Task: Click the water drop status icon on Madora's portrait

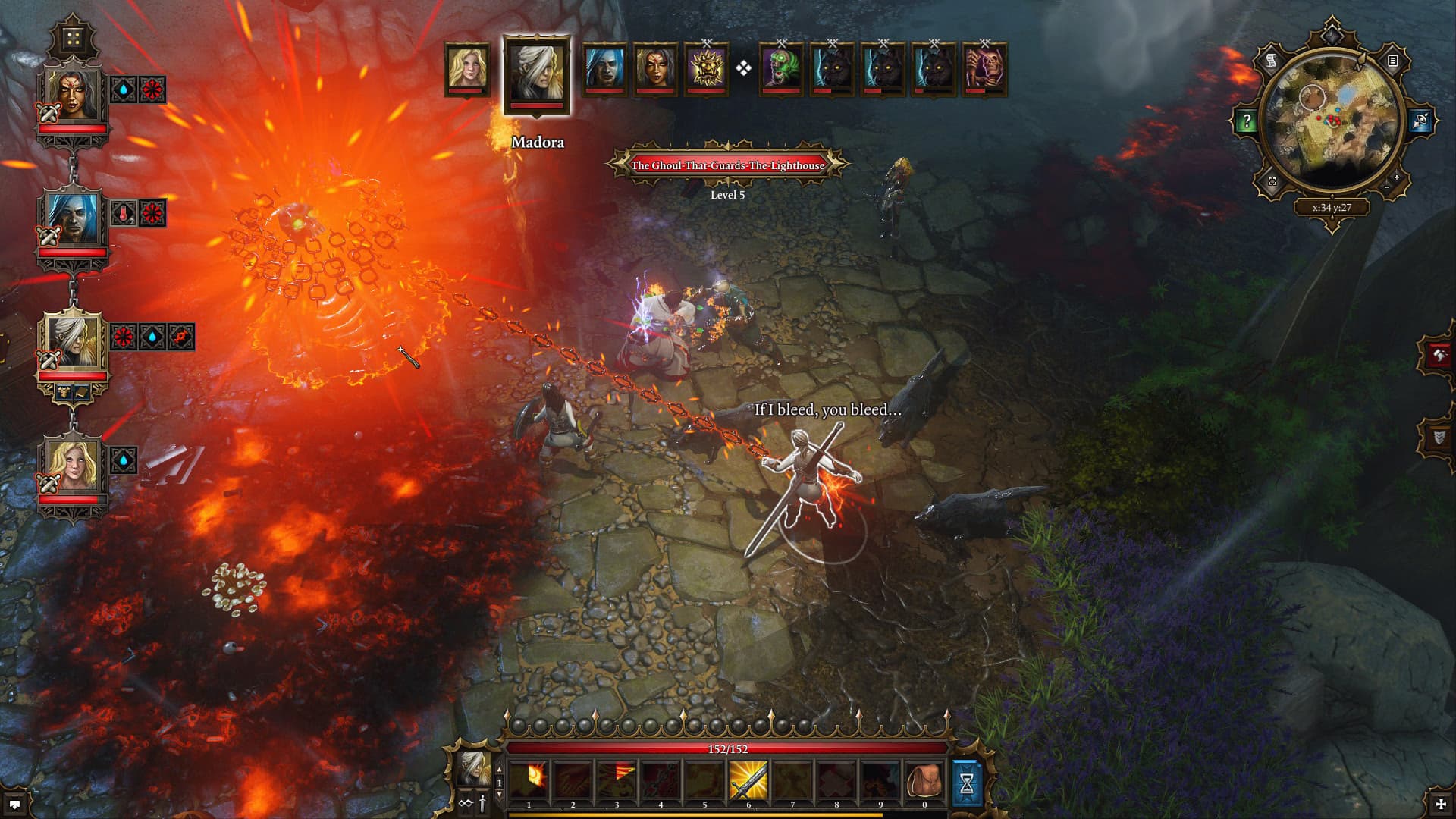Action: pos(152,335)
